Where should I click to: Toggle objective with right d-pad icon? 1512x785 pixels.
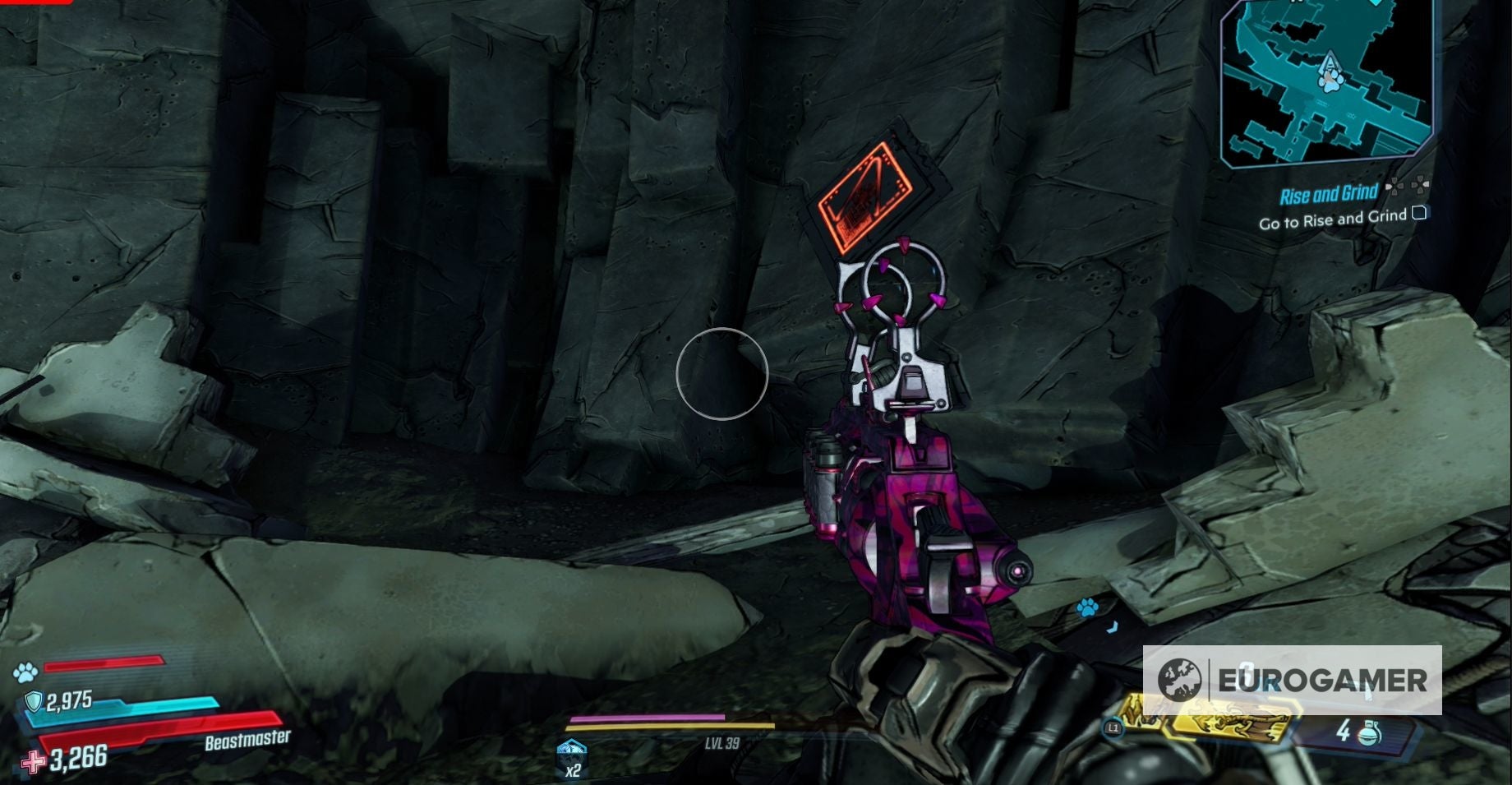point(1421,187)
